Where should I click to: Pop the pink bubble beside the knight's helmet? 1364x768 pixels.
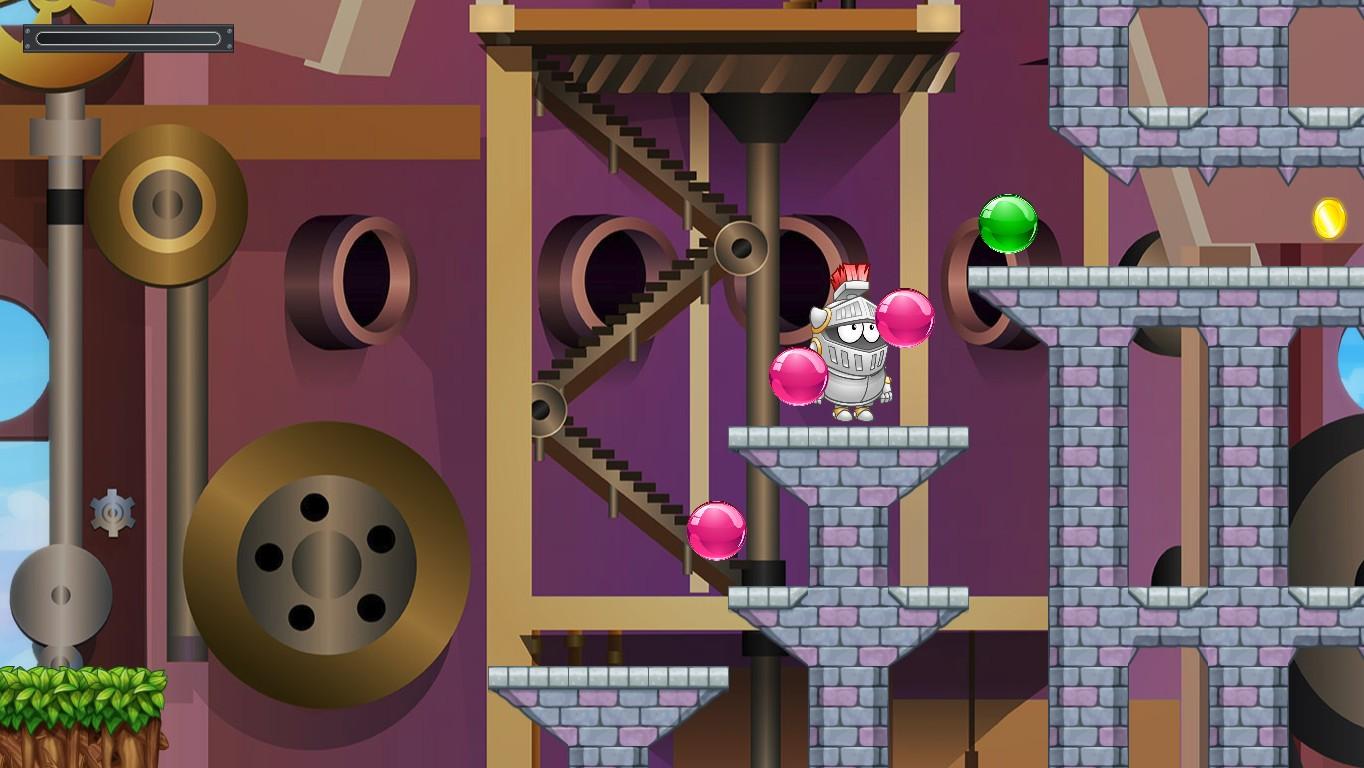(x=905, y=319)
